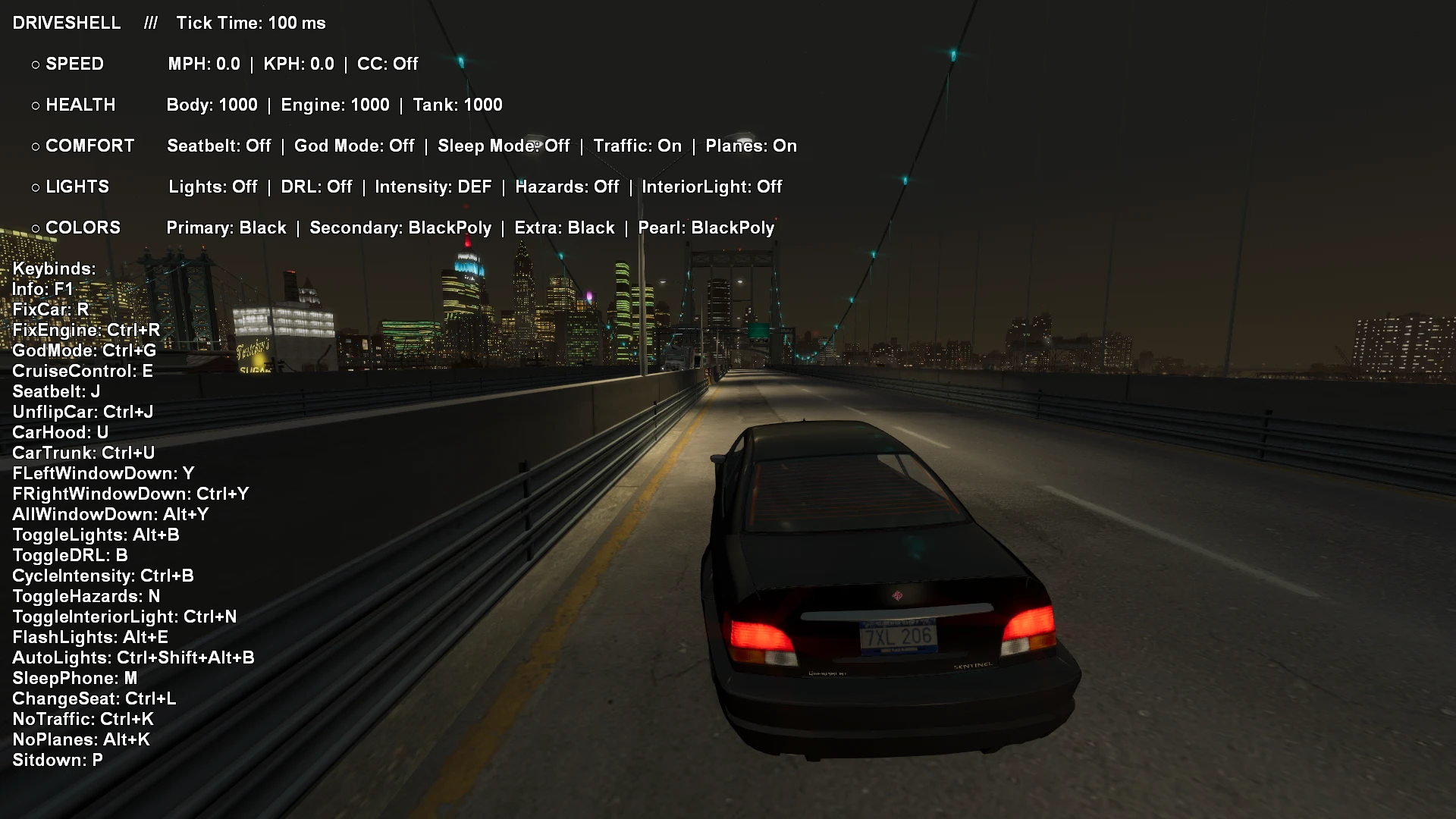Expand the COMFORT section
The height and width of the screenshot is (819, 1456).
(89, 146)
